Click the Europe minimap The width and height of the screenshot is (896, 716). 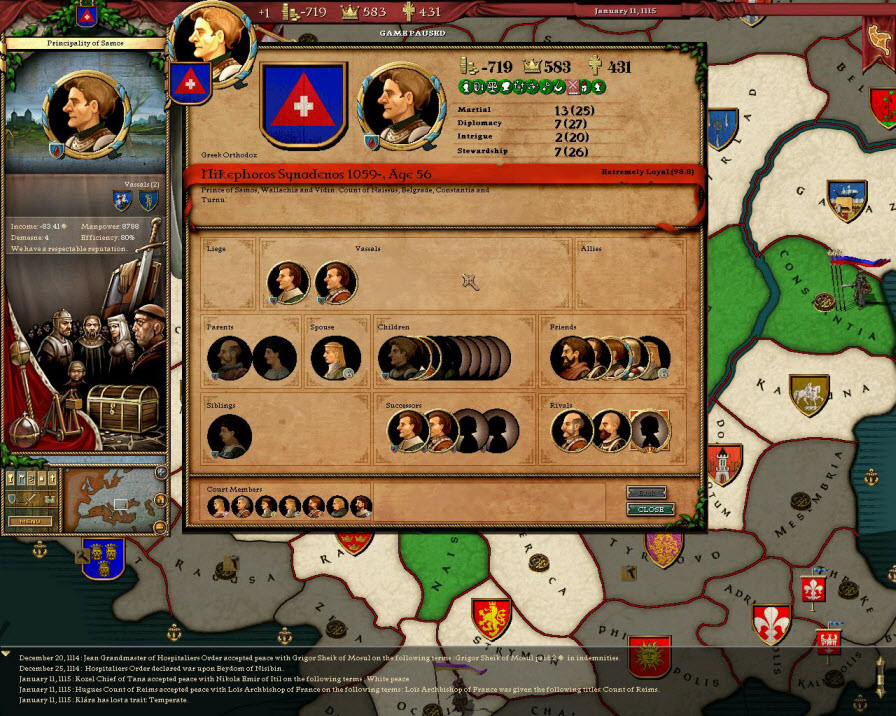pyautogui.click(x=109, y=498)
